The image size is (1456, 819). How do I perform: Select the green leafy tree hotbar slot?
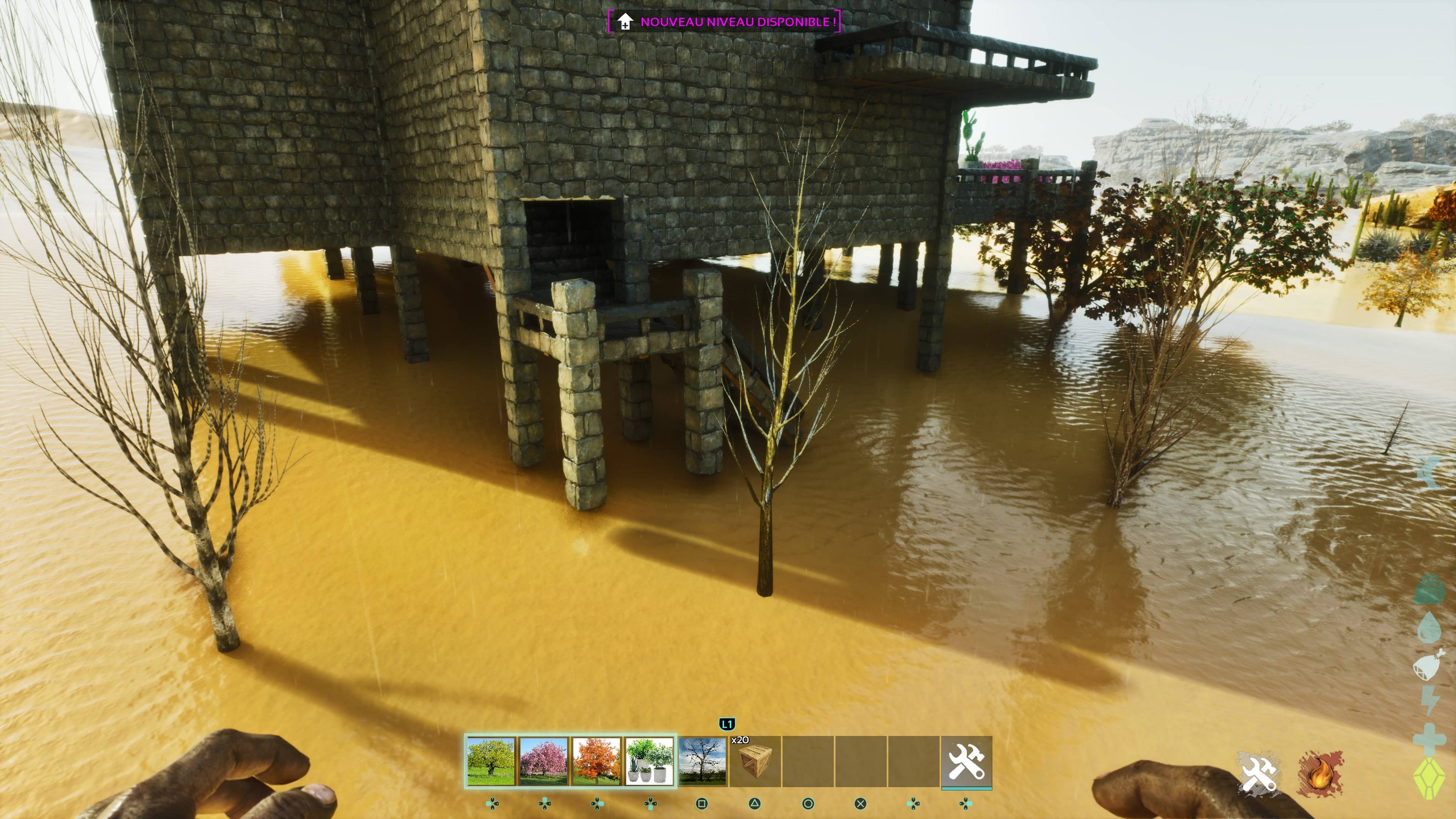[x=491, y=761]
